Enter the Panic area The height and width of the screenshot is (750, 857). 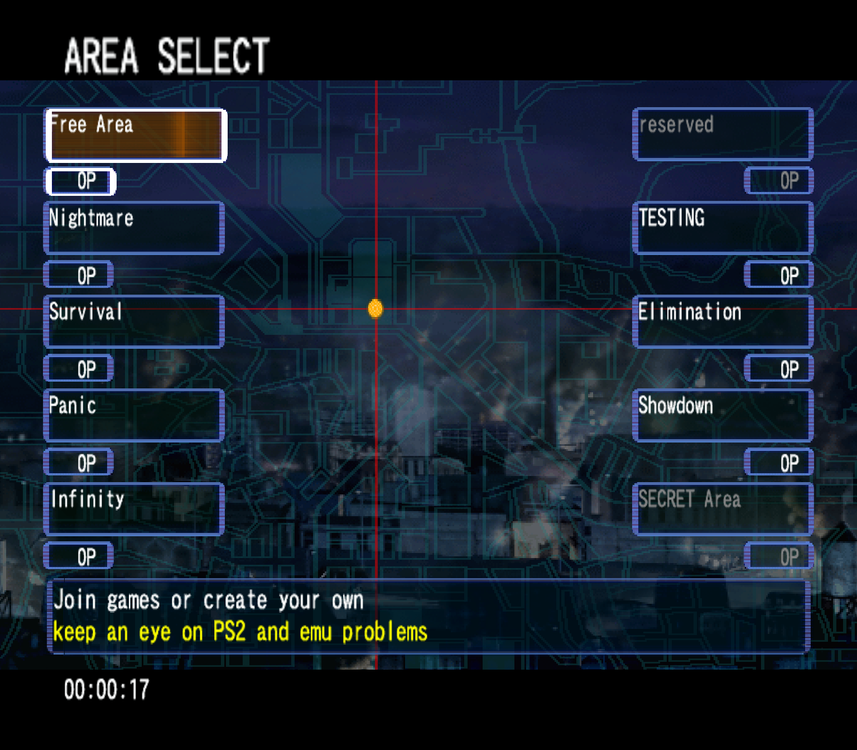134,415
